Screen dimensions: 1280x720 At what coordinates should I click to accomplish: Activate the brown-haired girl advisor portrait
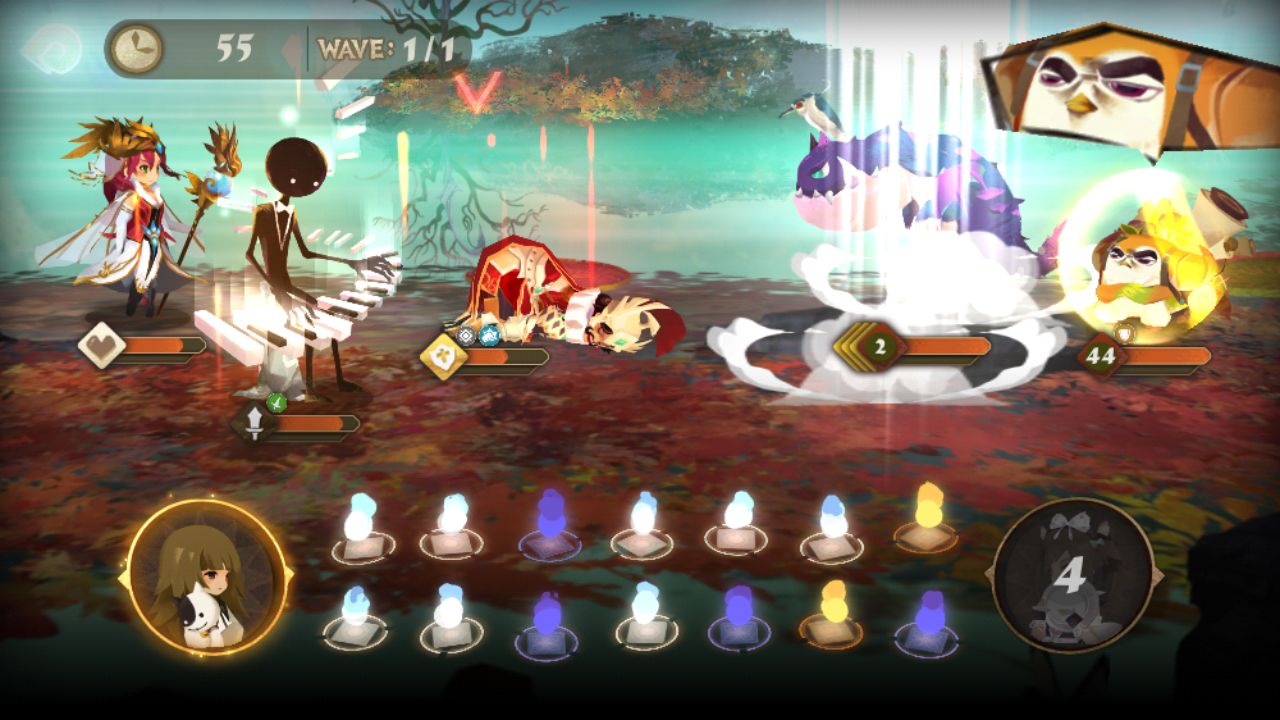pyautogui.click(x=208, y=580)
